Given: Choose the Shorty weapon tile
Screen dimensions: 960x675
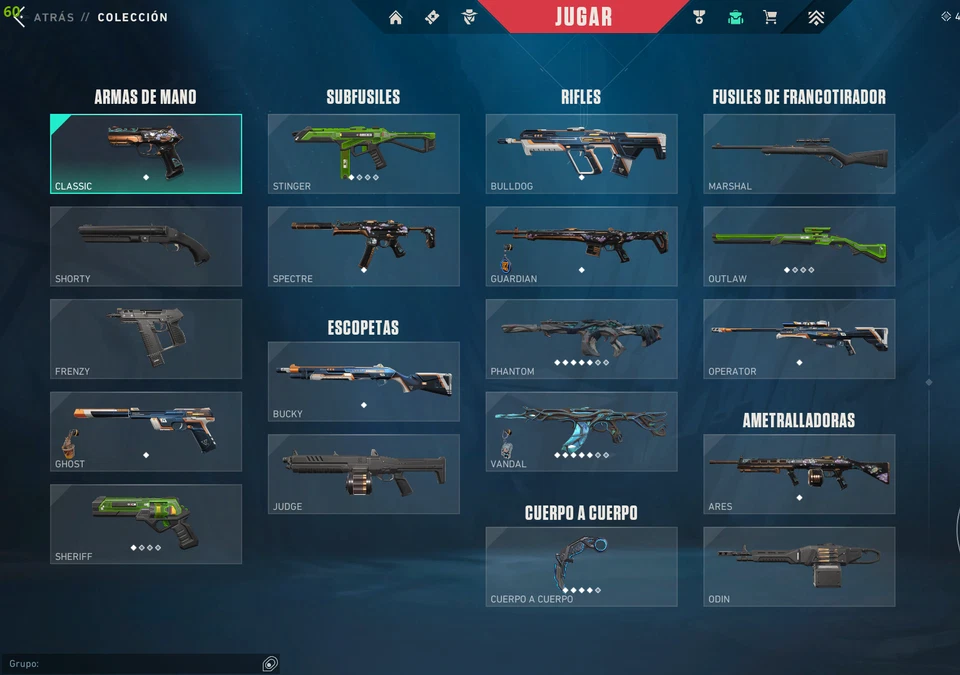Looking at the screenshot, I should pyautogui.click(x=146, y=246).
